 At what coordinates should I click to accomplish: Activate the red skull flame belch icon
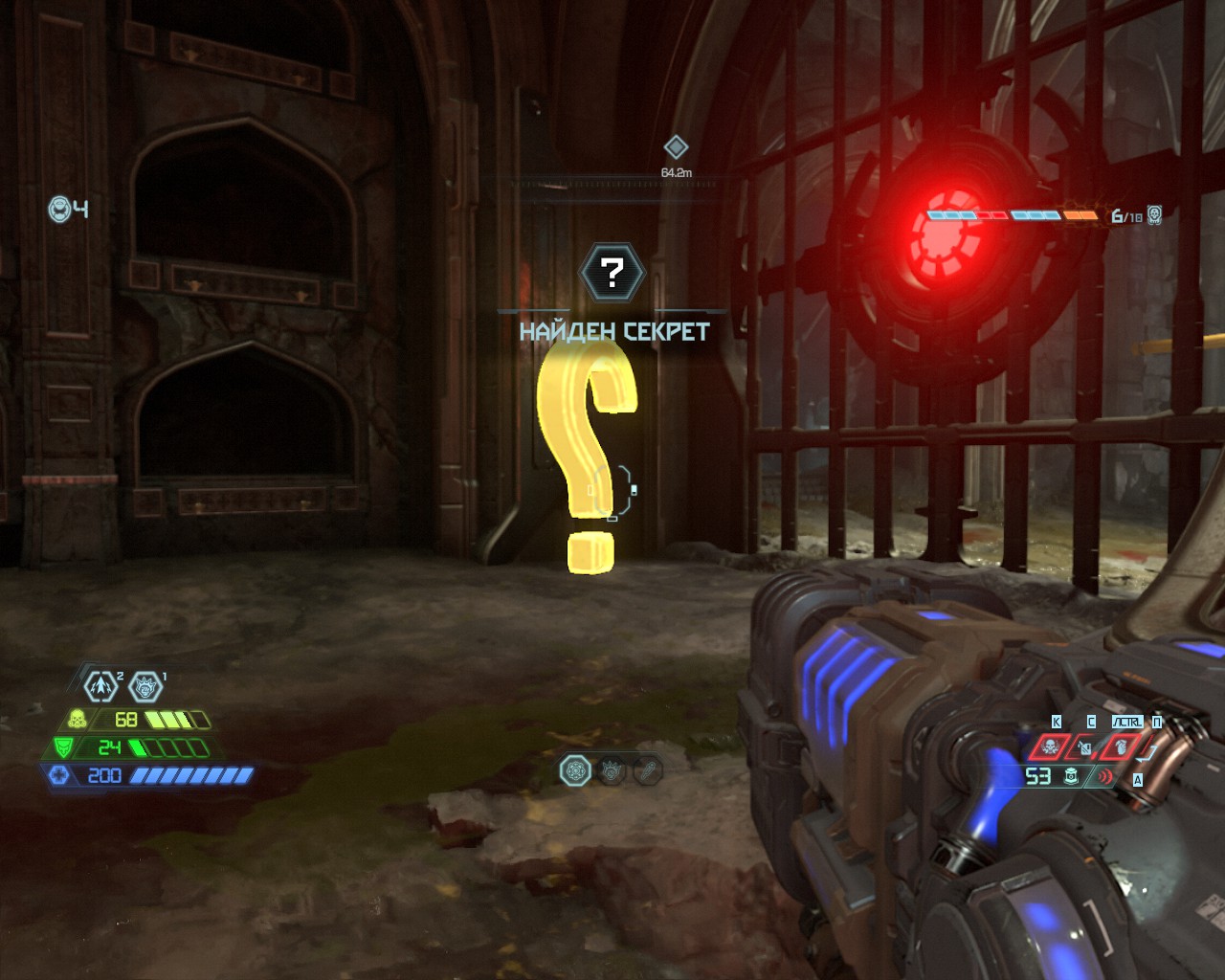(x=1050, y=746)
